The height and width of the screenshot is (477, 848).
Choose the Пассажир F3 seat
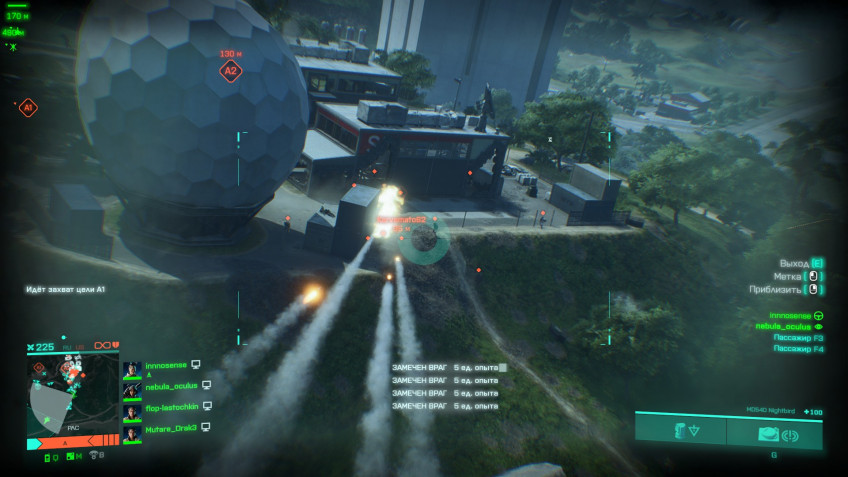pos(798,338)
